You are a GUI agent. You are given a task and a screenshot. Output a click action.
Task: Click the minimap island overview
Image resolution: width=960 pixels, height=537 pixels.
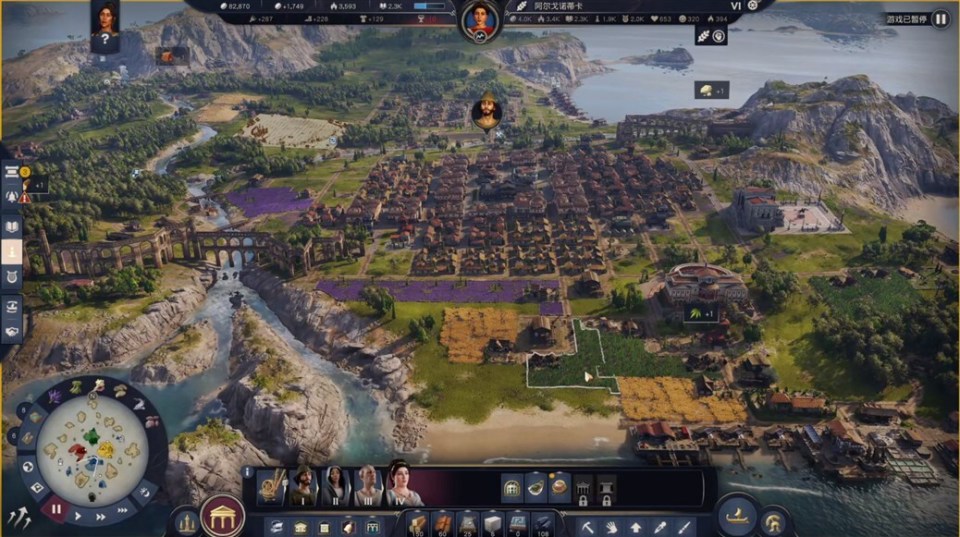pos(92,446)
